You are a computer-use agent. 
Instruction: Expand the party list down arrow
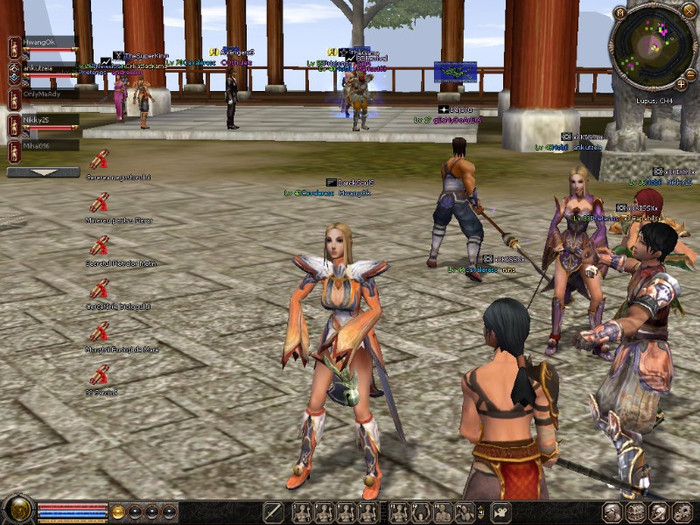(43, 172)
